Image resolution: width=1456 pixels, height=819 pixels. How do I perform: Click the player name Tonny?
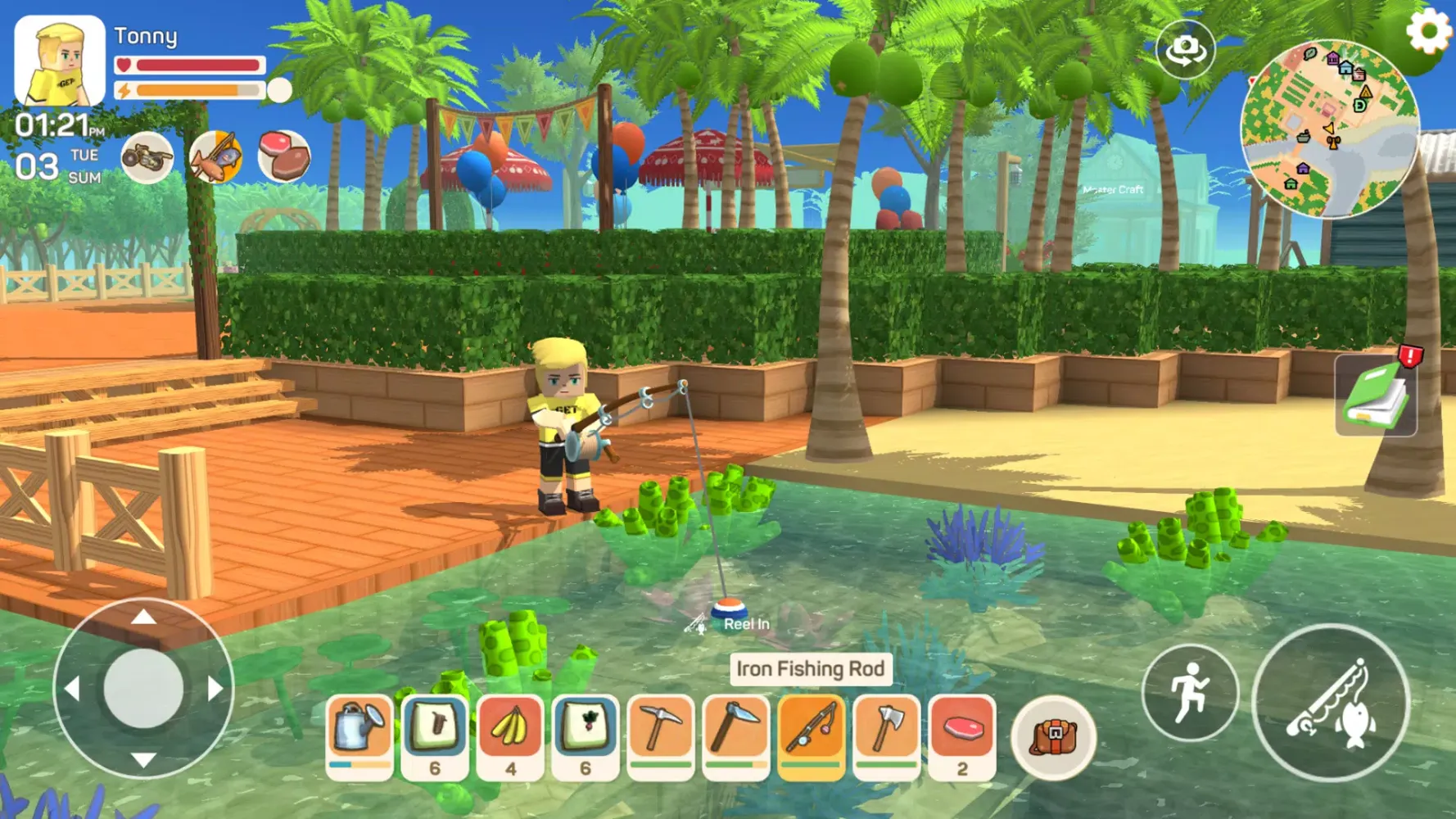tap(147, 35)
